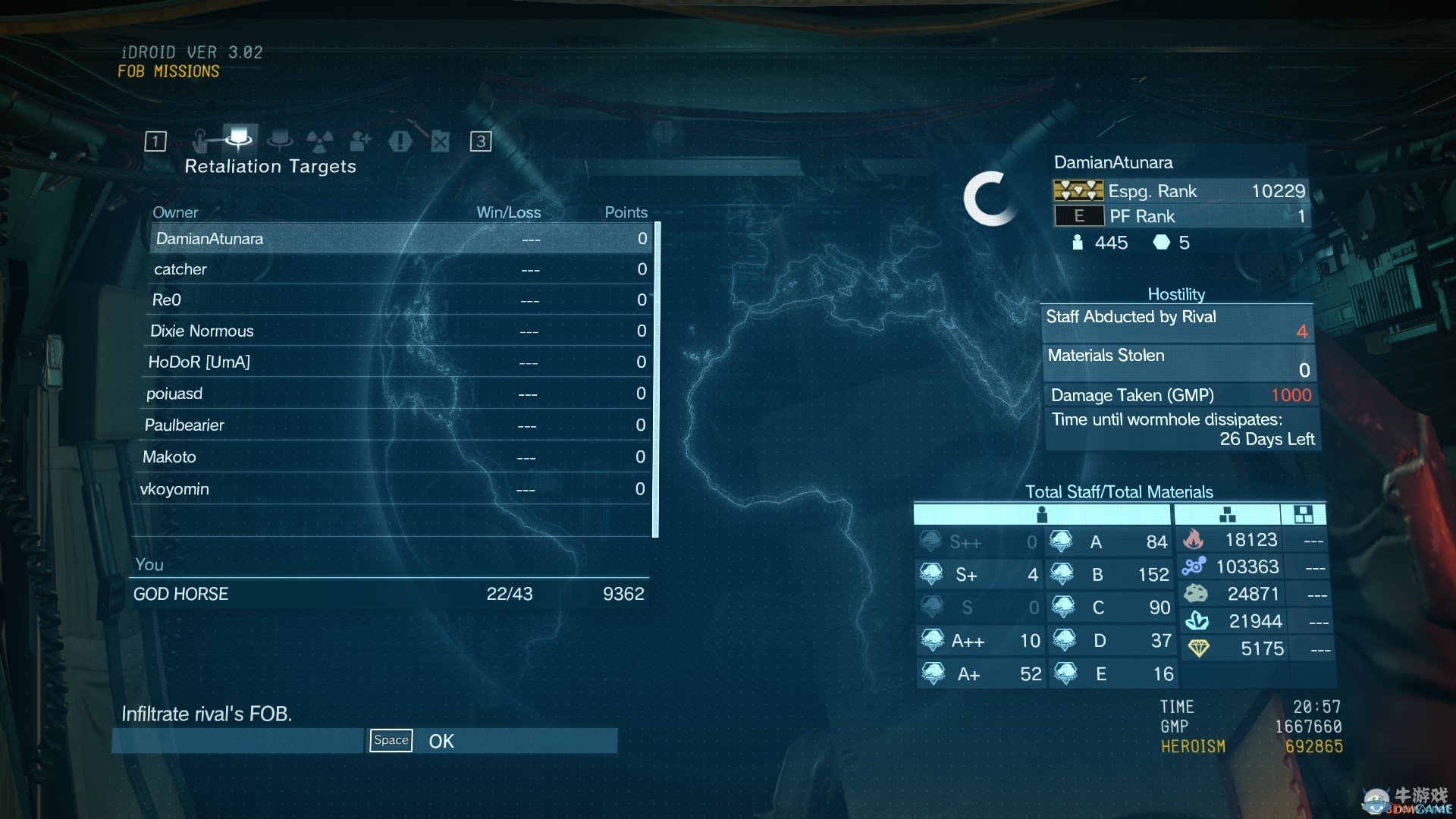The image size is (1456, 819).
Task: Open the nuclear radiation symbol tab
Action: click(319, 141)
